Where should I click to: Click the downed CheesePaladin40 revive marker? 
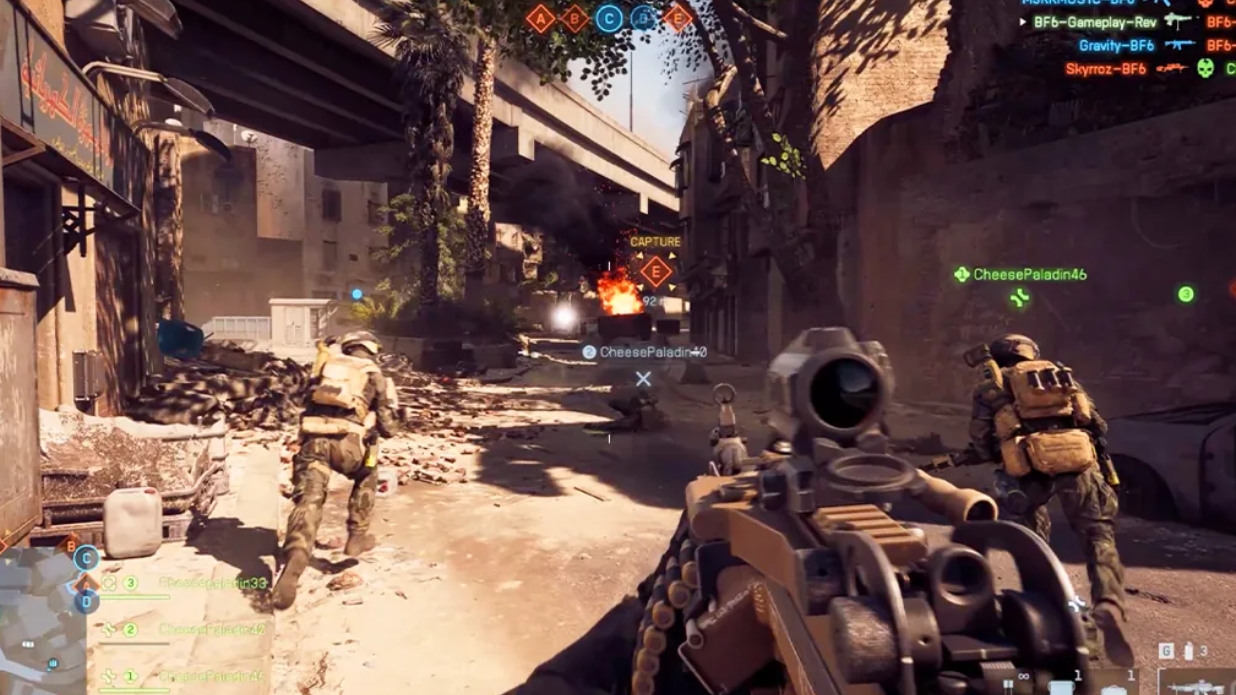tap(643, 378)
